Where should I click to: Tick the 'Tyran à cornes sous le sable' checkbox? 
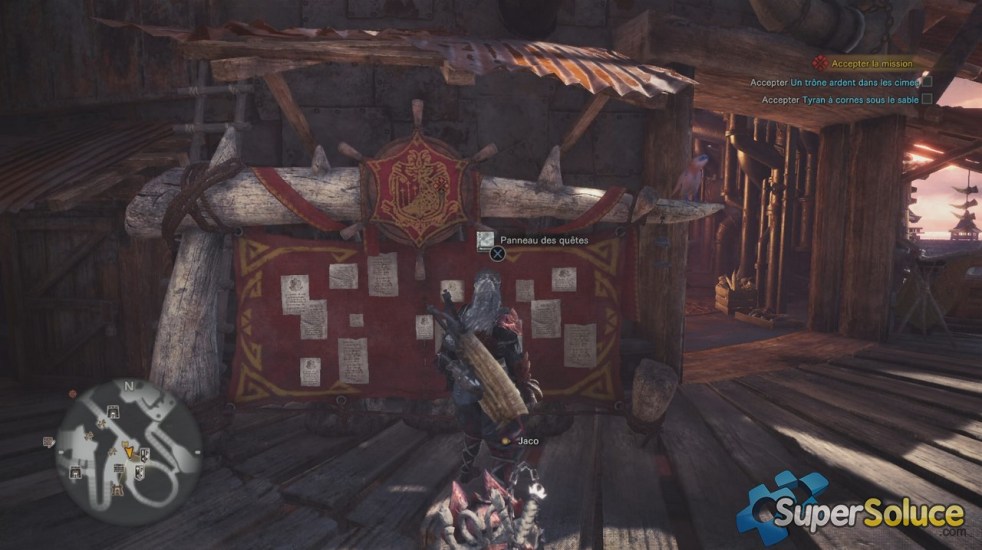(x=927, y=99)
